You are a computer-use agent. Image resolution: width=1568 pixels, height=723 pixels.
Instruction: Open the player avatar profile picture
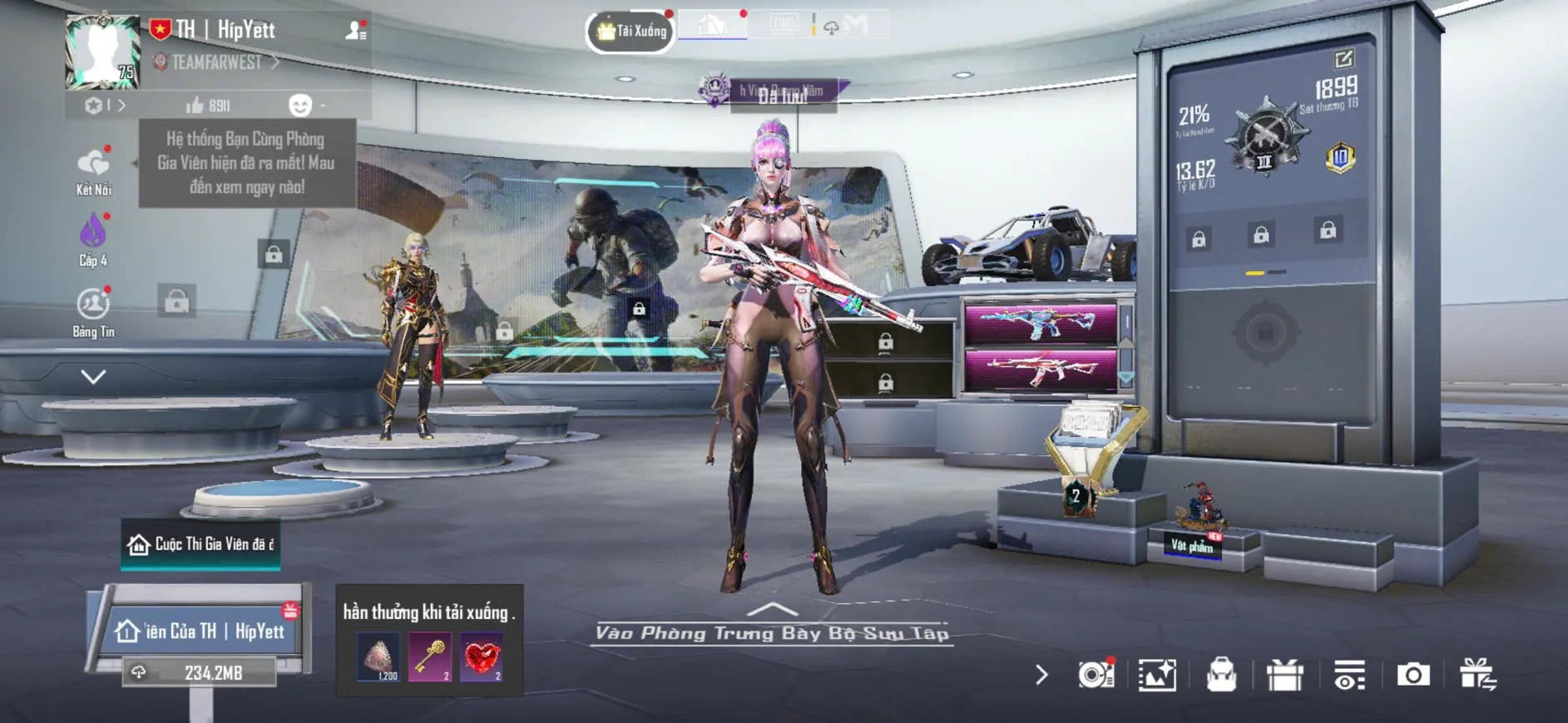(102, 52)
